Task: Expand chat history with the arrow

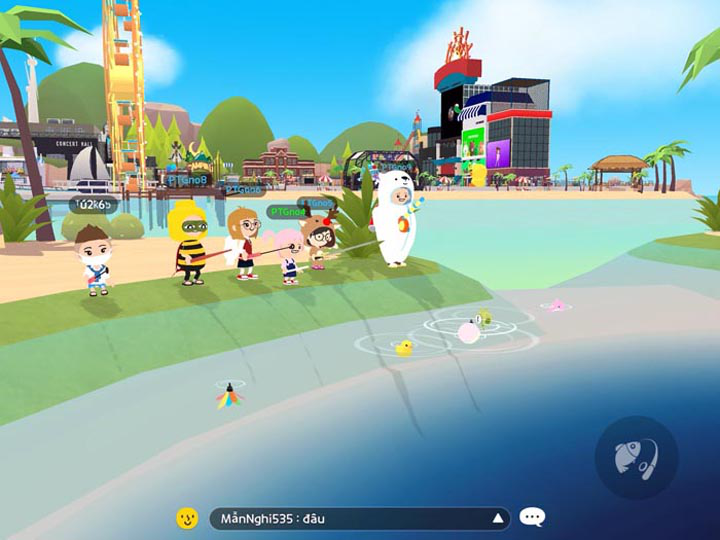Action: click(497, 518)
